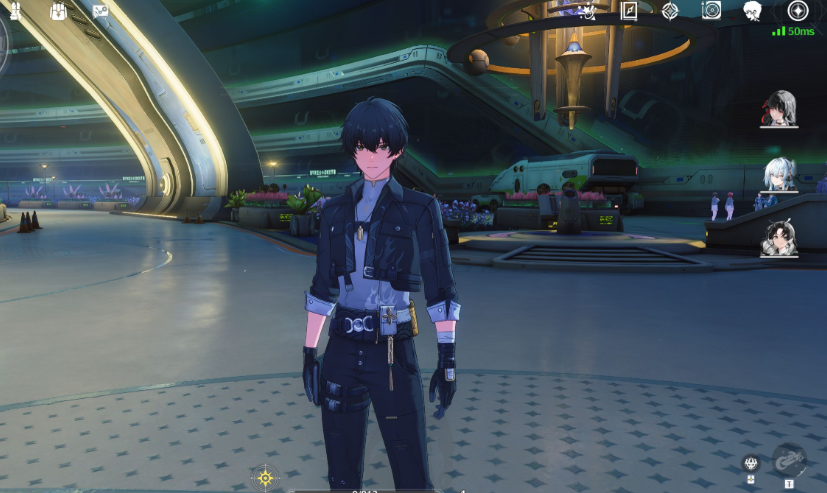Image resolution: width=827 pixels, height=493 pixels.
Task: Open the character head profile icon
Action: coord(752,11)
